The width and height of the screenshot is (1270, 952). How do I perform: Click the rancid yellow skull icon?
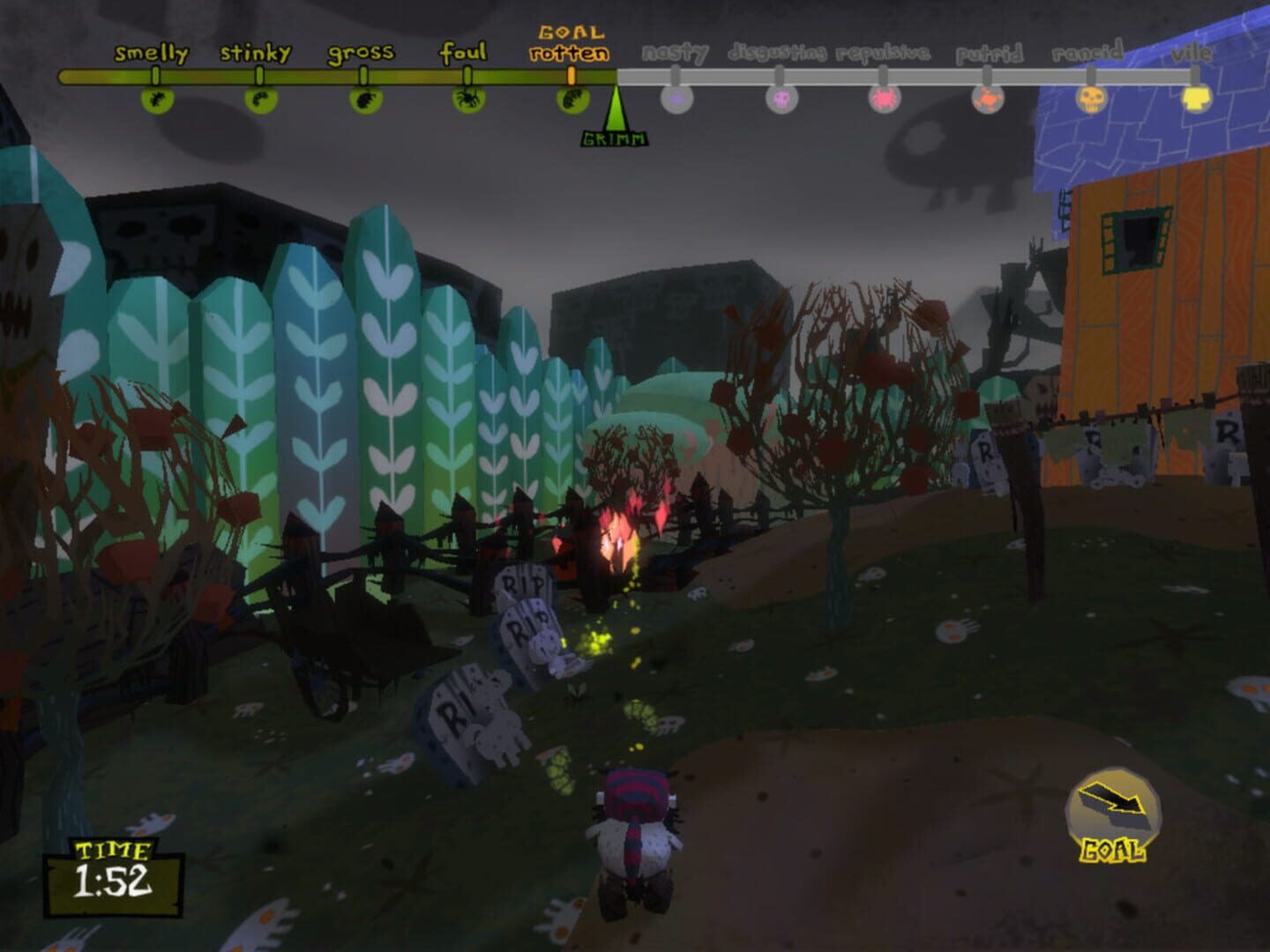click(x=1093, y=100)
